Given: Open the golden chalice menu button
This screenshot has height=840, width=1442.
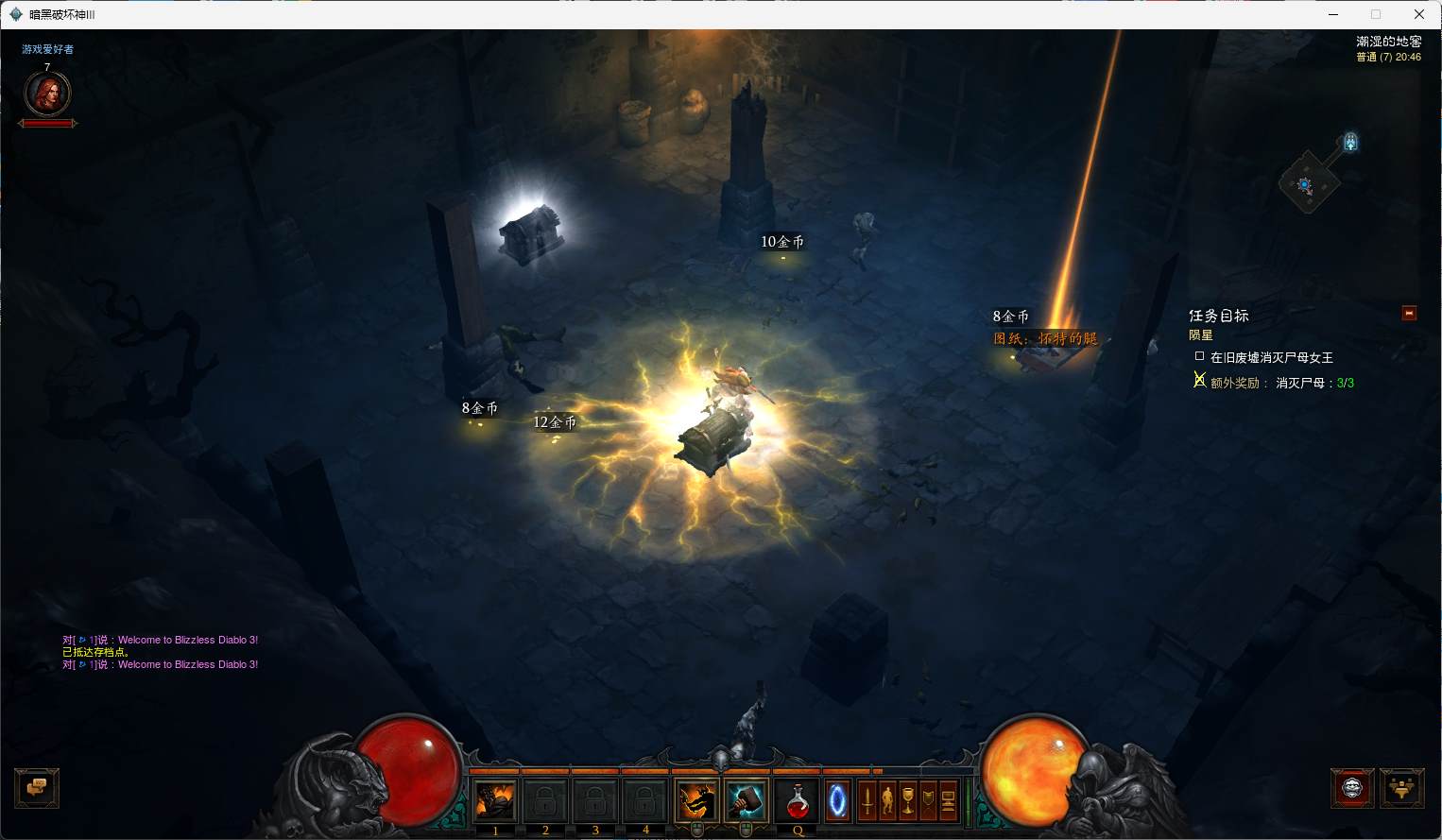Looking at the screenshot, I should (908, 801).
